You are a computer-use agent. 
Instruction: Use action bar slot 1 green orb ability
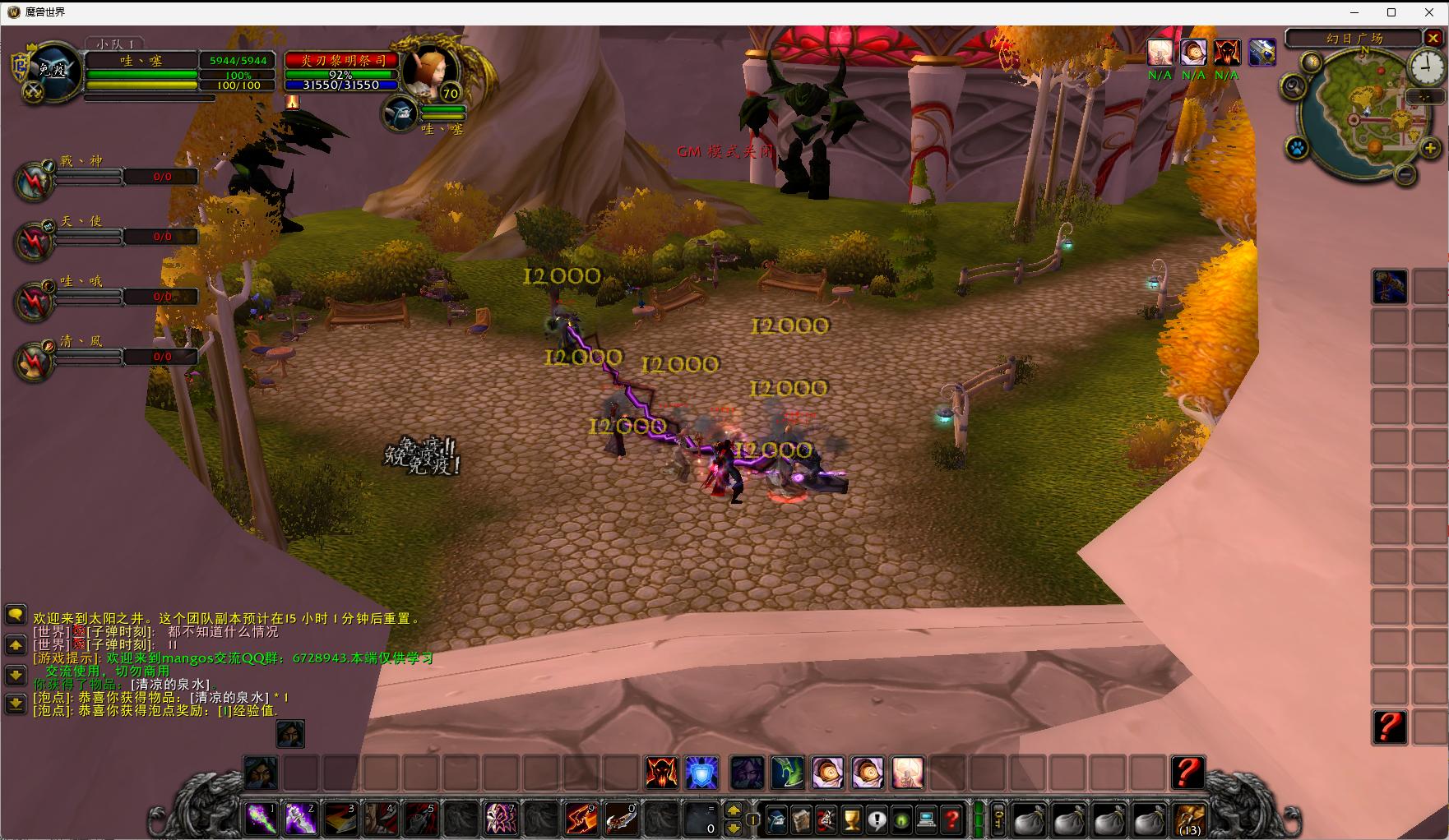point(262,819)
